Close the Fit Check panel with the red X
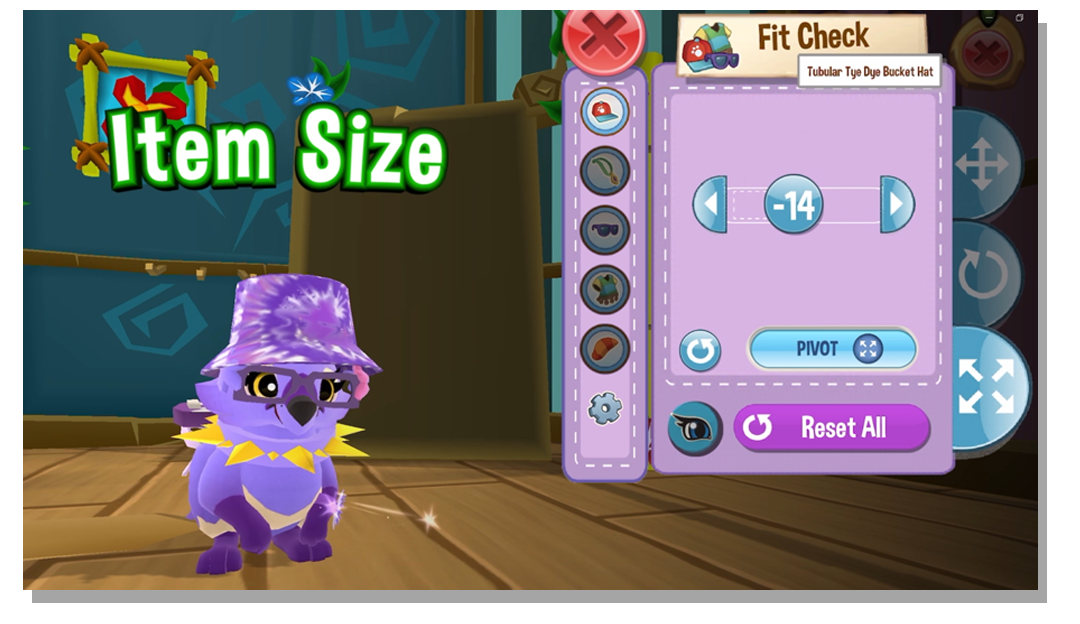The image size is (1080, 624). click(x=603, y=38)
